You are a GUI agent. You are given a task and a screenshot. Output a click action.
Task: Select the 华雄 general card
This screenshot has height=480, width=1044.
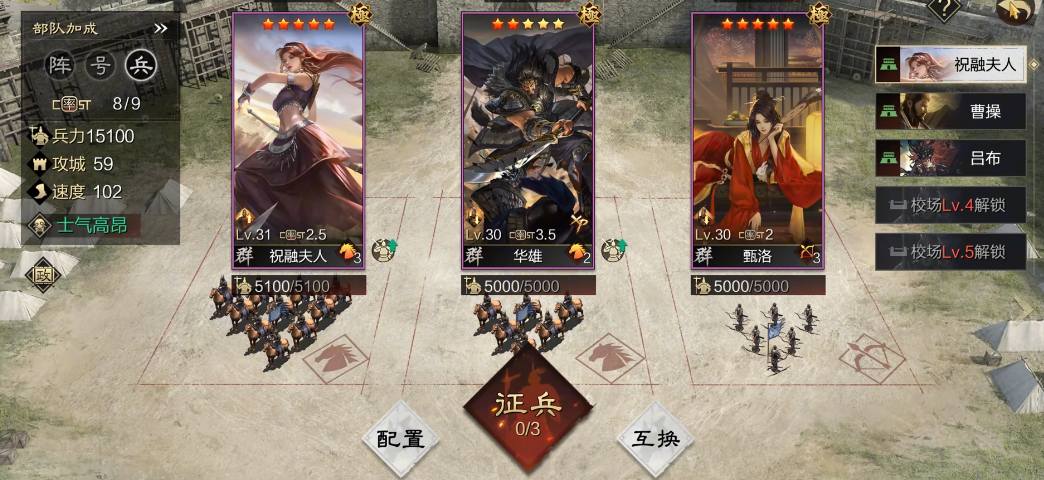tap(528, 140)
